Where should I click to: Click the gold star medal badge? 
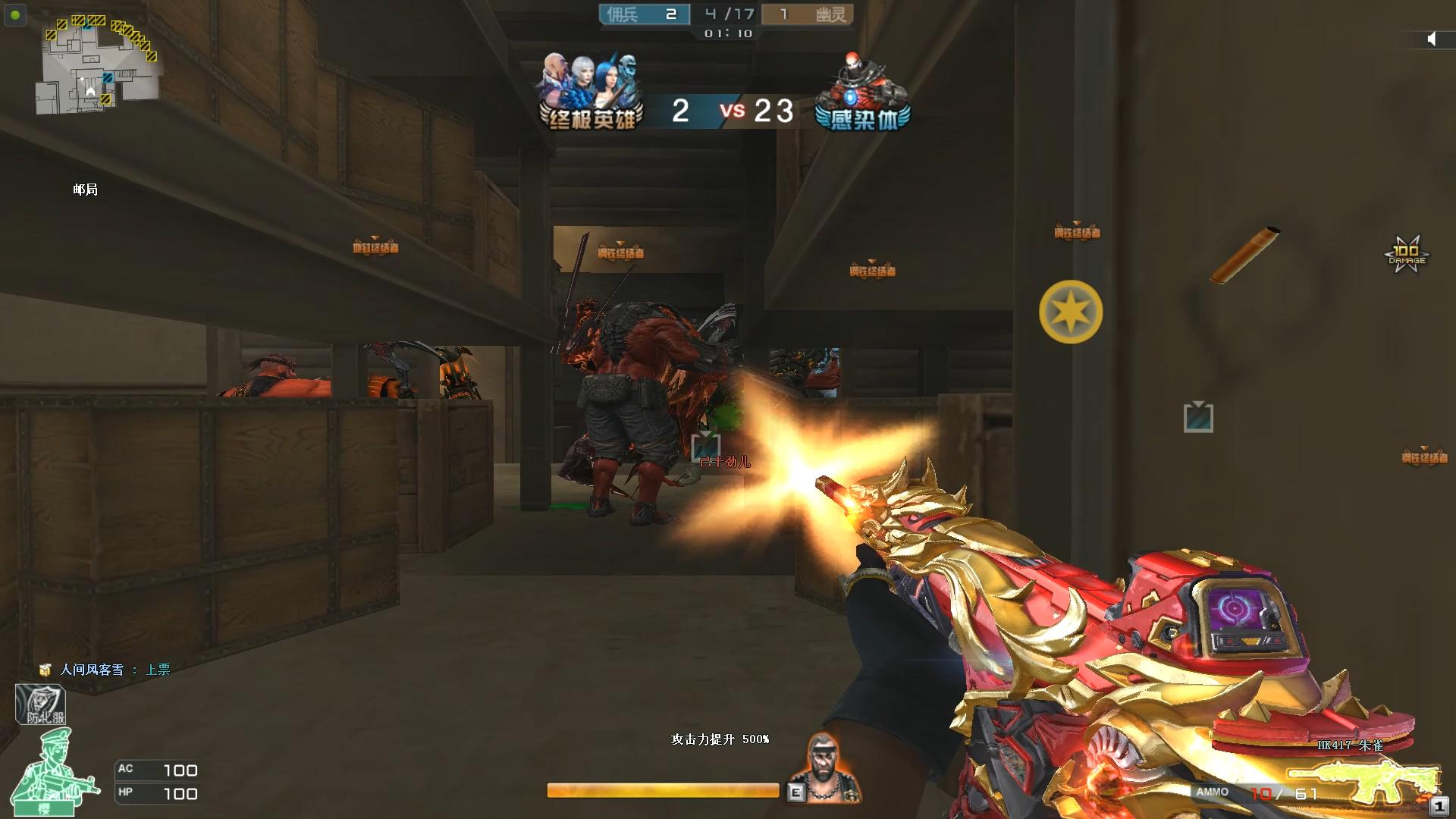point(1070,312)
